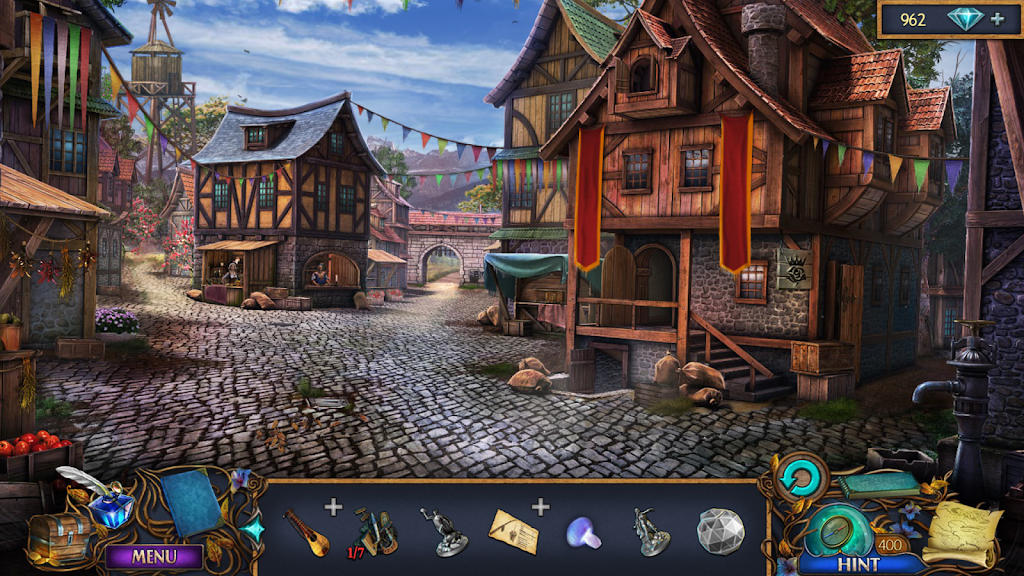Select the faceted crystal sphere item
This screenshot has height=576, width=1024.
[x=720, y=530]
